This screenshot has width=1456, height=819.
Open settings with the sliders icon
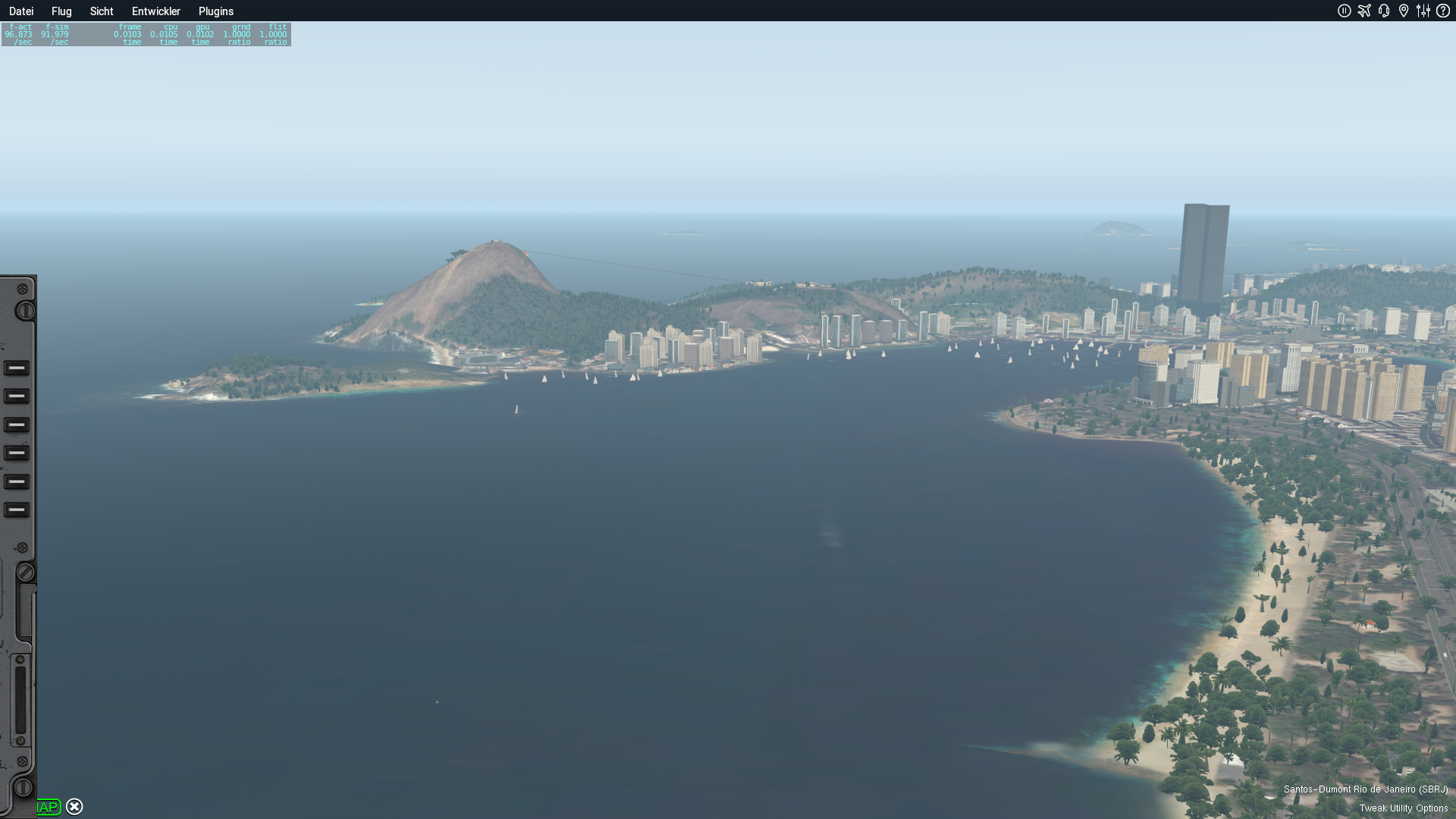coord(1423,11)
